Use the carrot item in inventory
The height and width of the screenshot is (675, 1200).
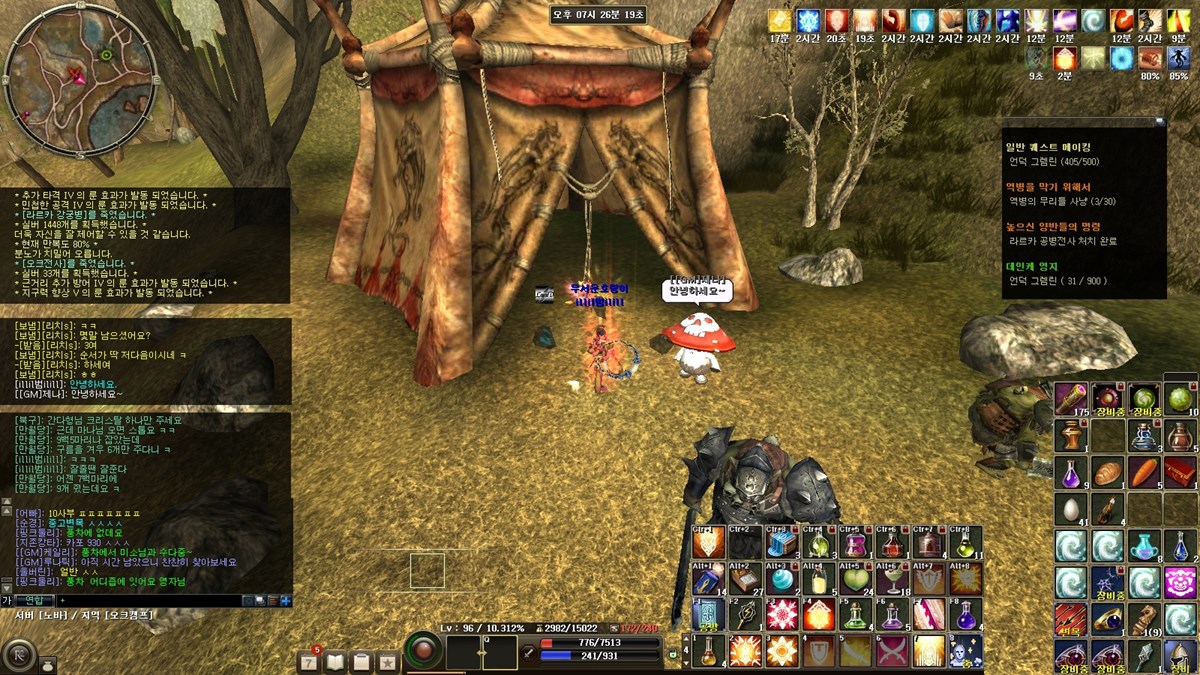[1143, 471]
